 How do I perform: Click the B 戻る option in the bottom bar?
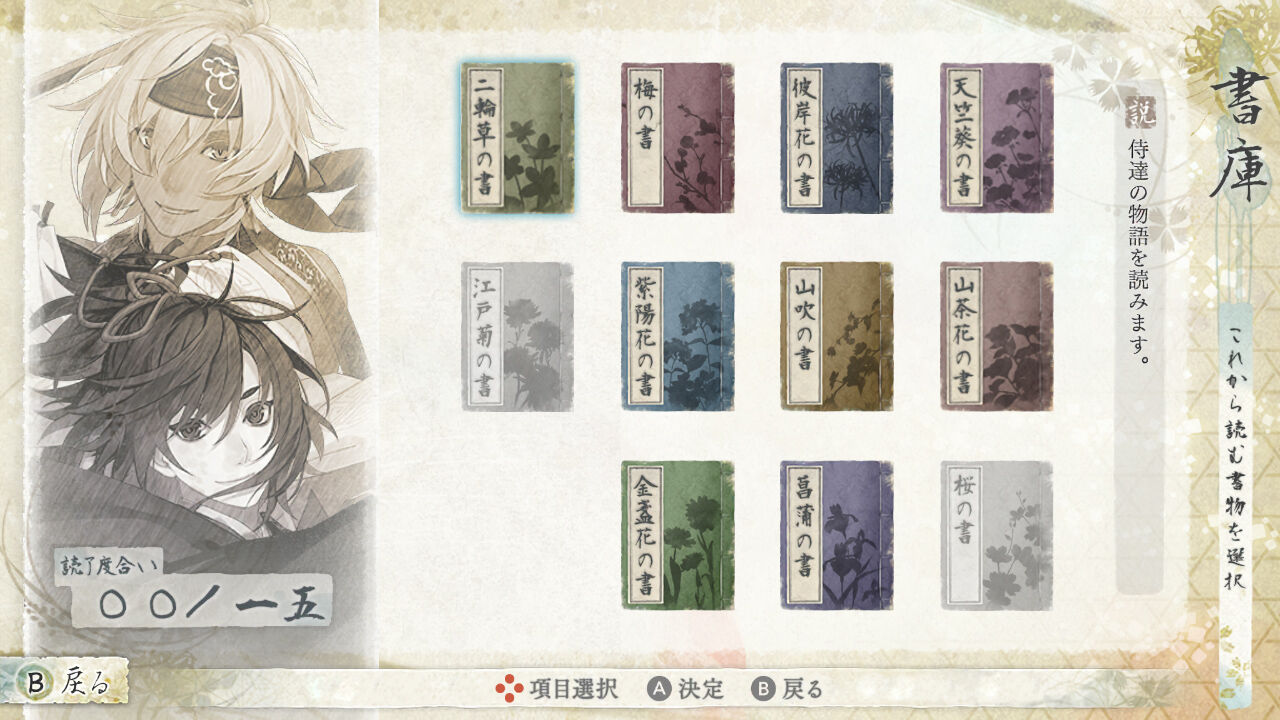(788, 688)
